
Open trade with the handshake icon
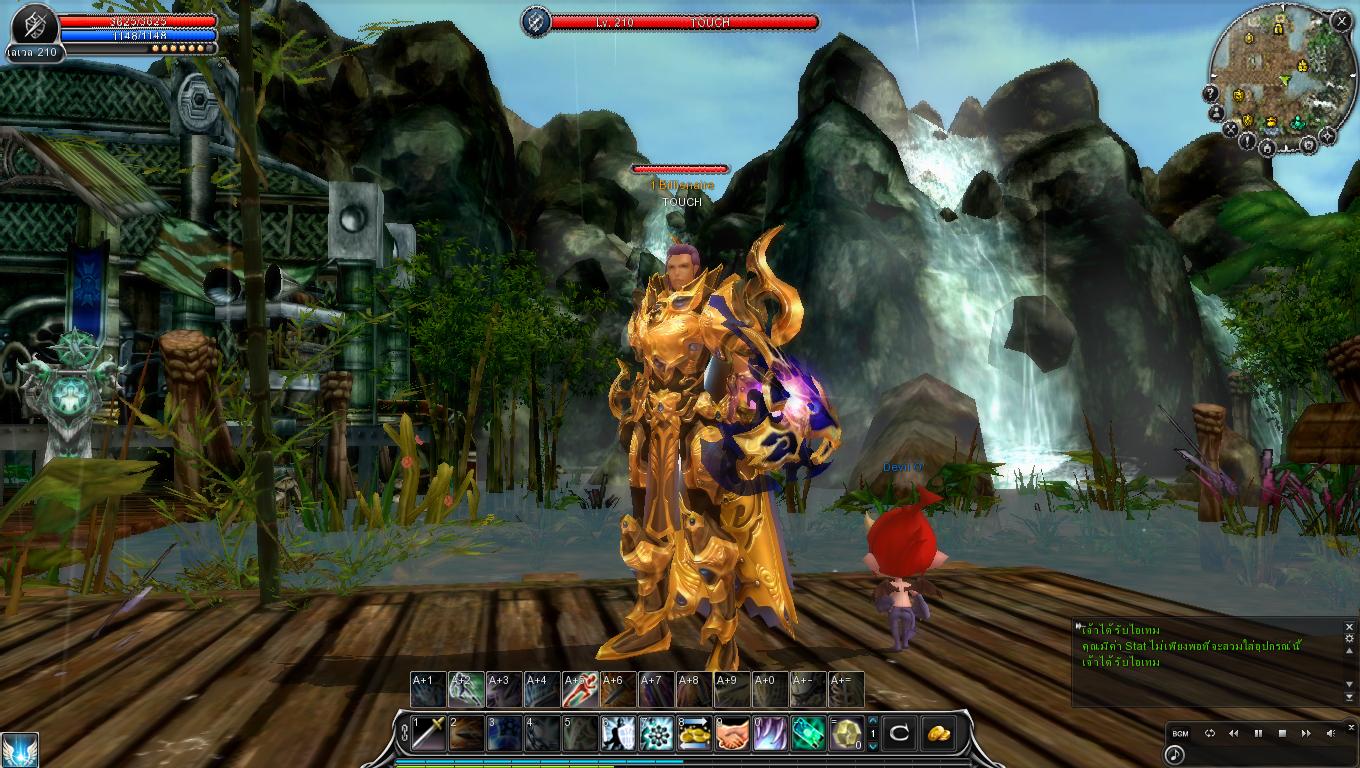732,734
